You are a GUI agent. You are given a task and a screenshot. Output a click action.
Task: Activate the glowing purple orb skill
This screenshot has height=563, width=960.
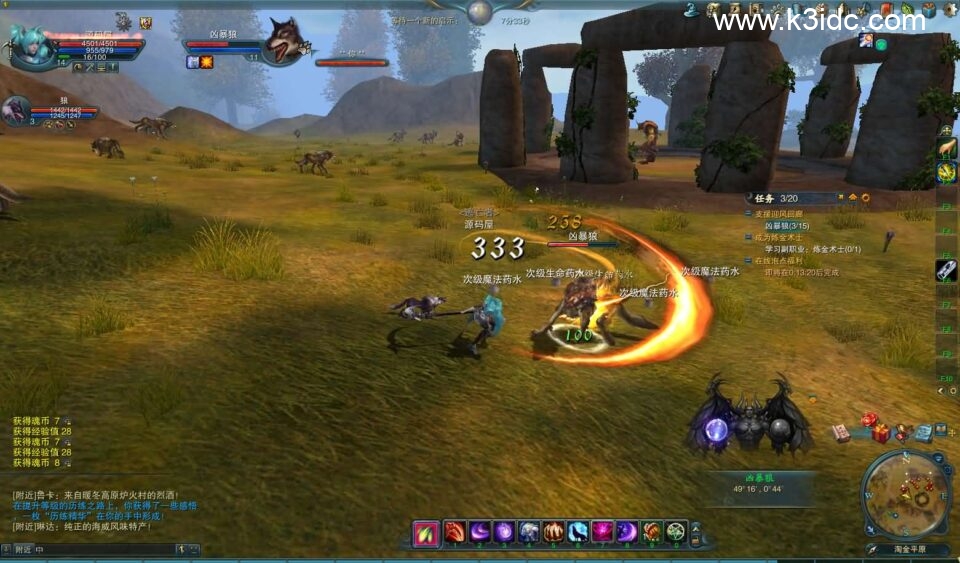(504, 533)
